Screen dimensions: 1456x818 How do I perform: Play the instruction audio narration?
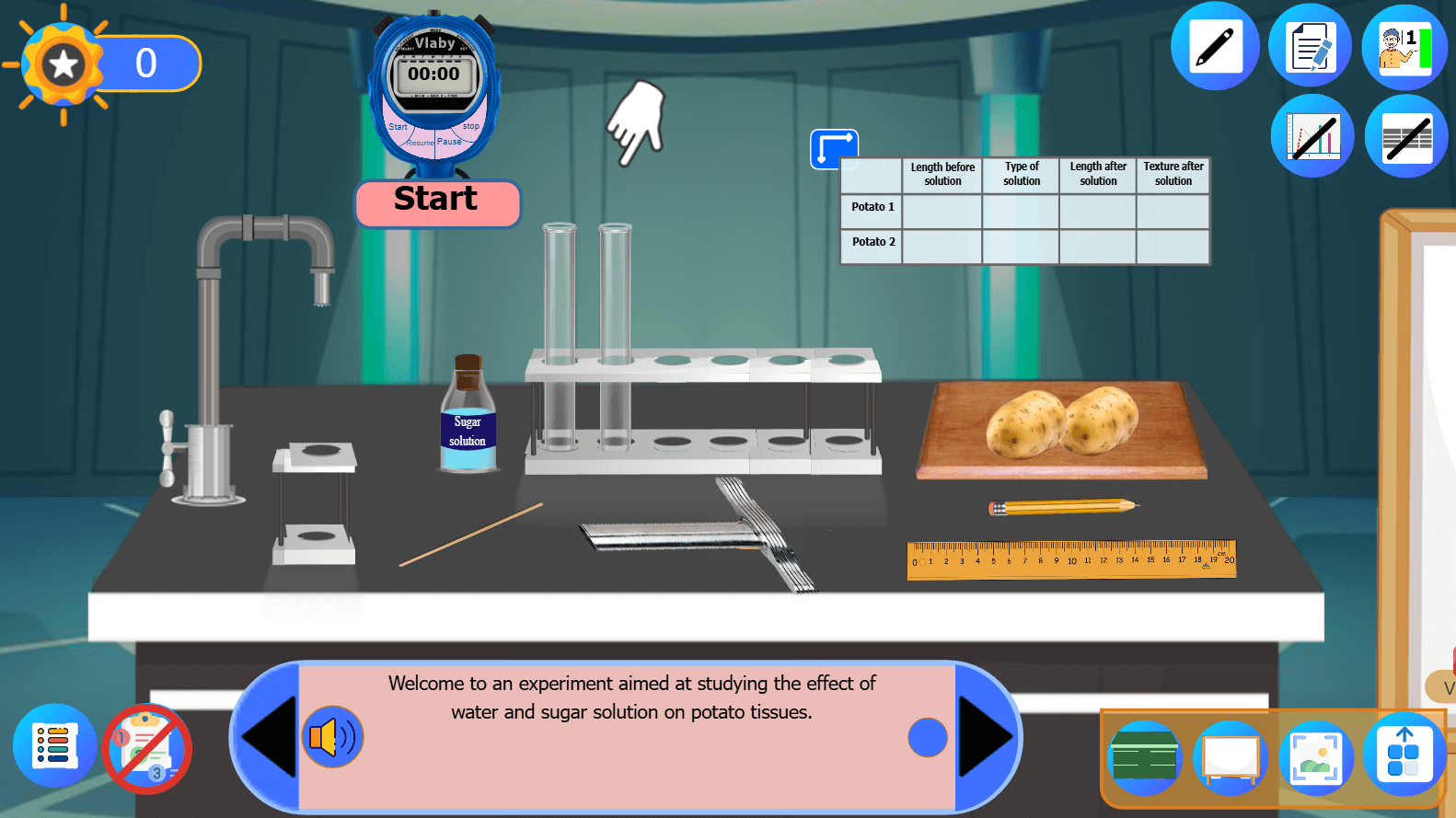point(333,737)
